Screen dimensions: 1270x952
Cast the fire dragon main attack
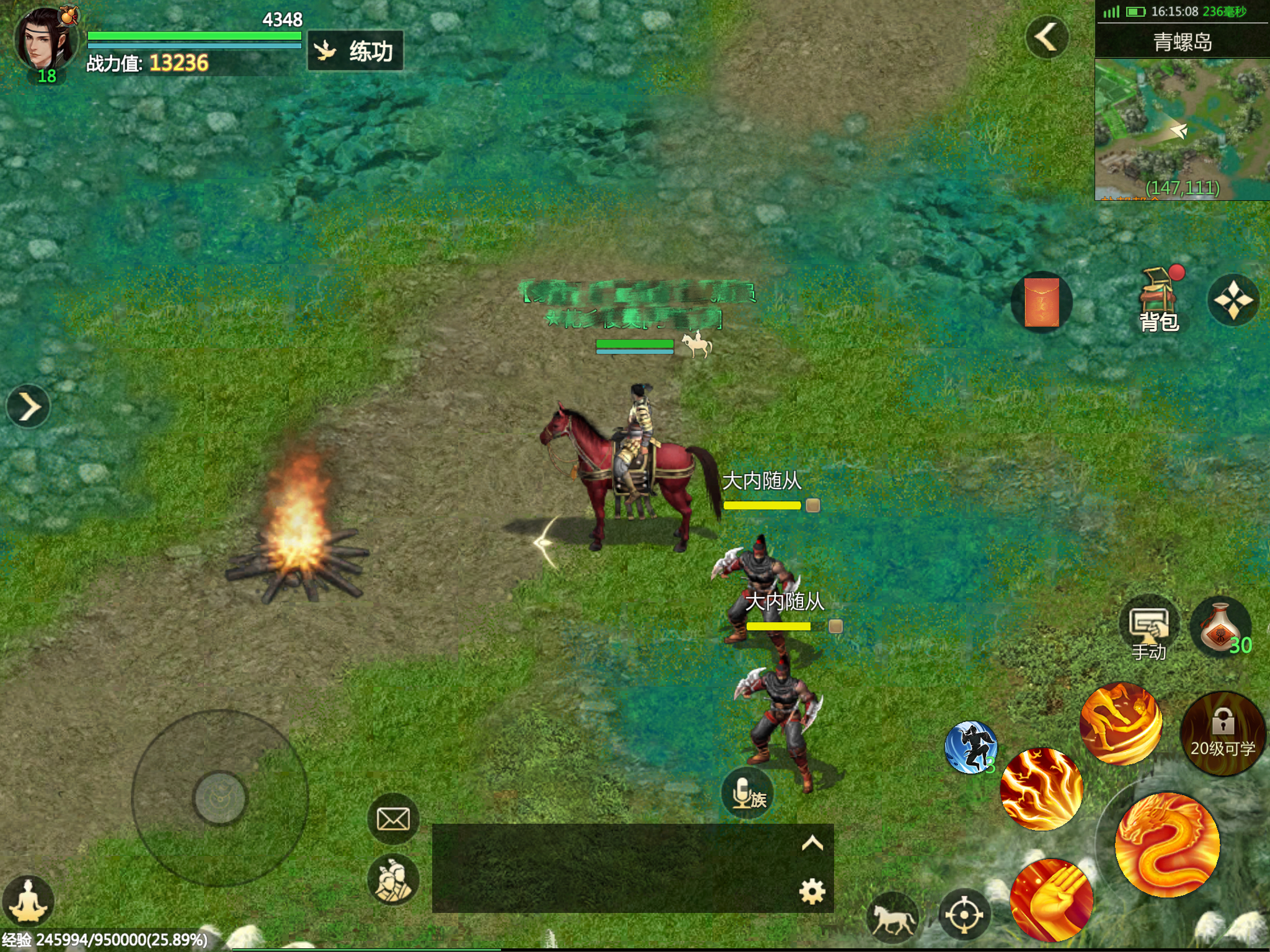click(x=1166, y=844)
